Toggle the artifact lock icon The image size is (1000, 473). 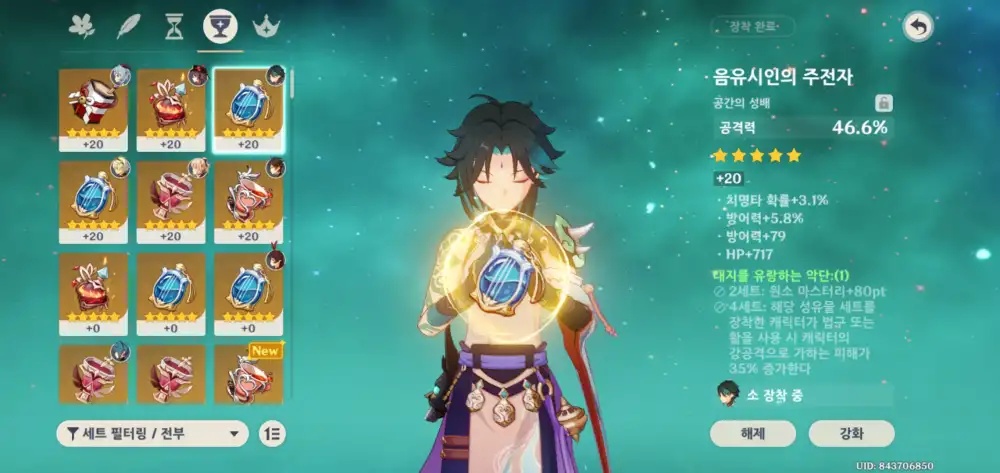click(x=883, y=103)
